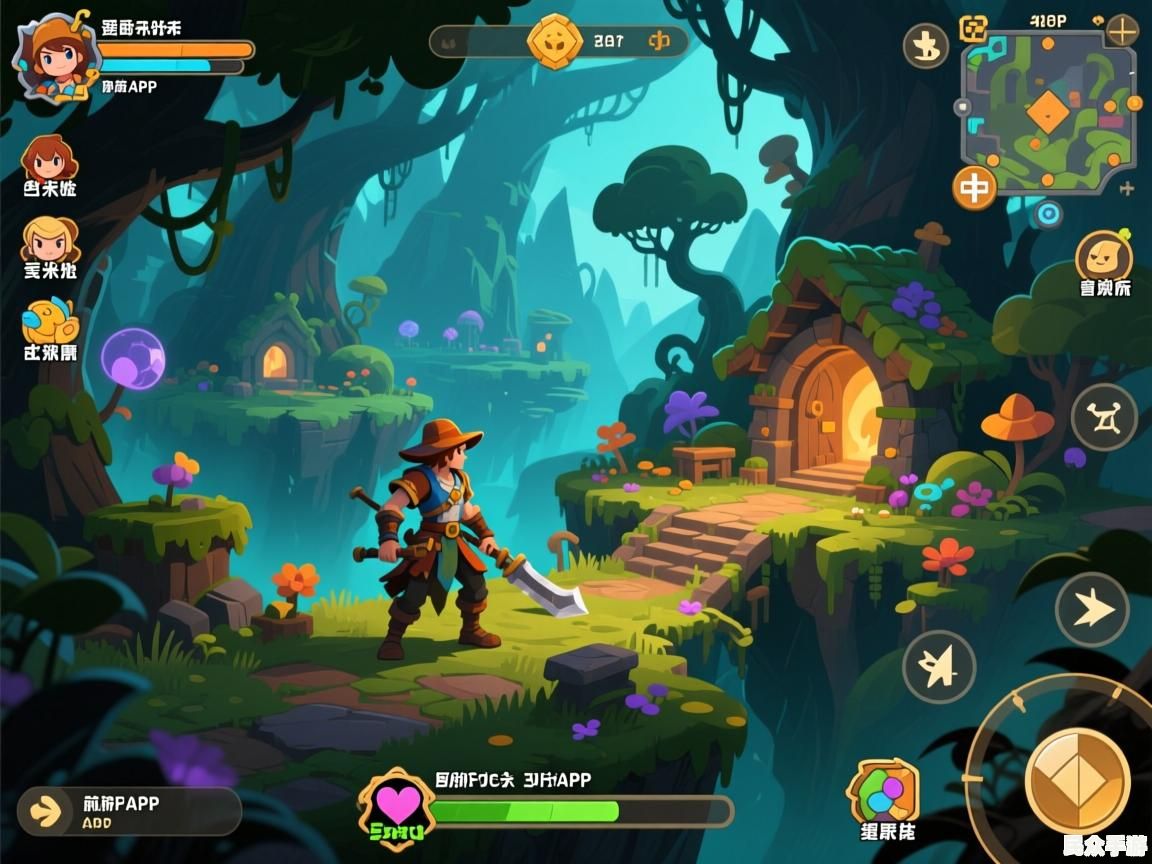Image resolution: width=1152 pixels, height=864 pixels.
Task: Click the arrow button in the bottom-left panel
Action: point(47,811)
